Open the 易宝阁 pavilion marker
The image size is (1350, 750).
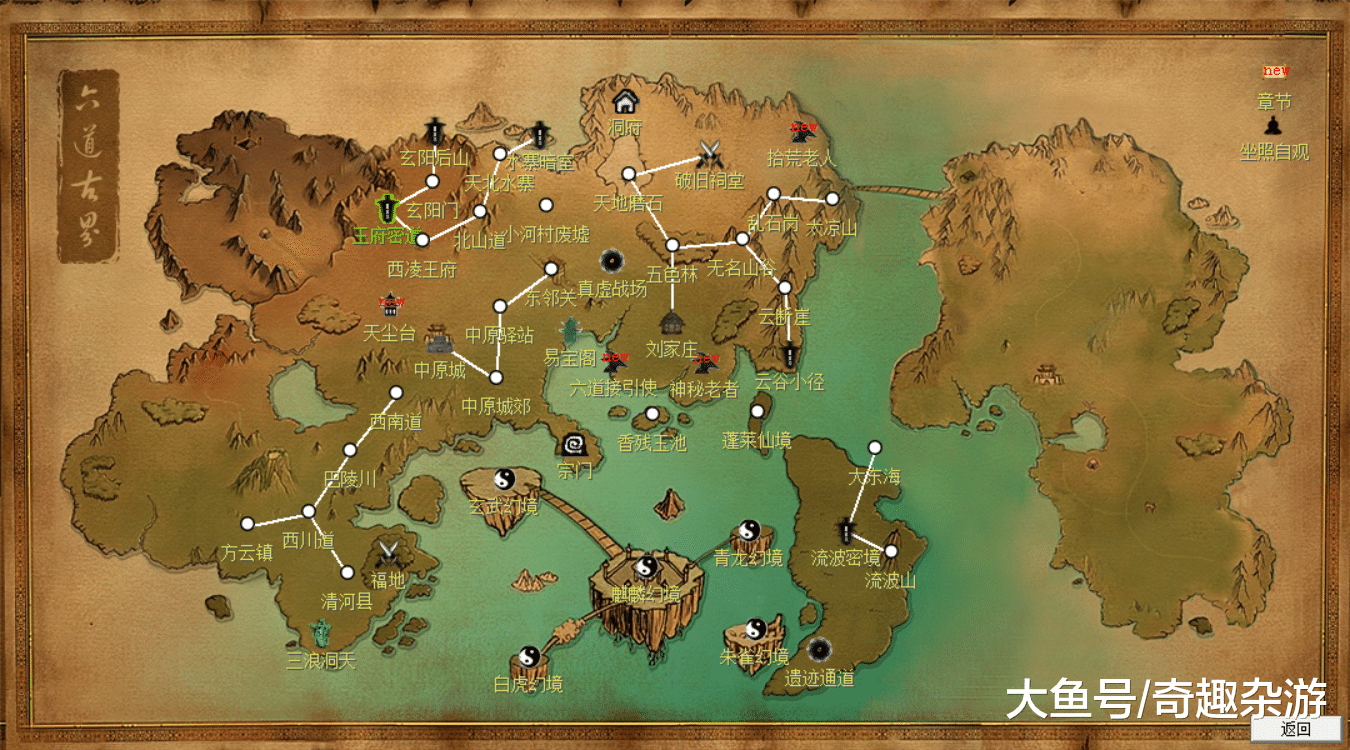pos(571,330)
